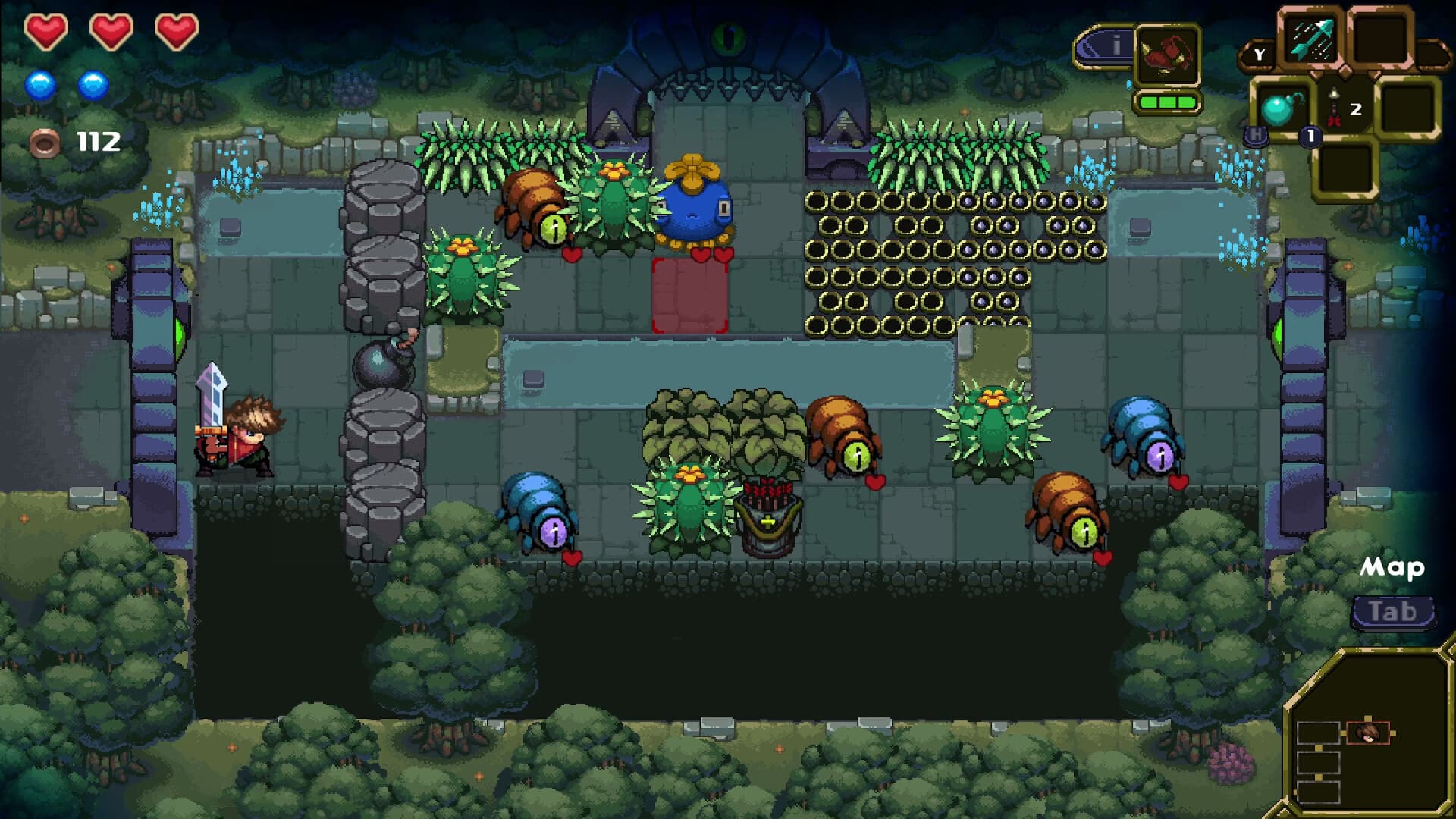Click the '1' counter badge on the bomb slot
1456x819 pixels.
[1310, 136]
